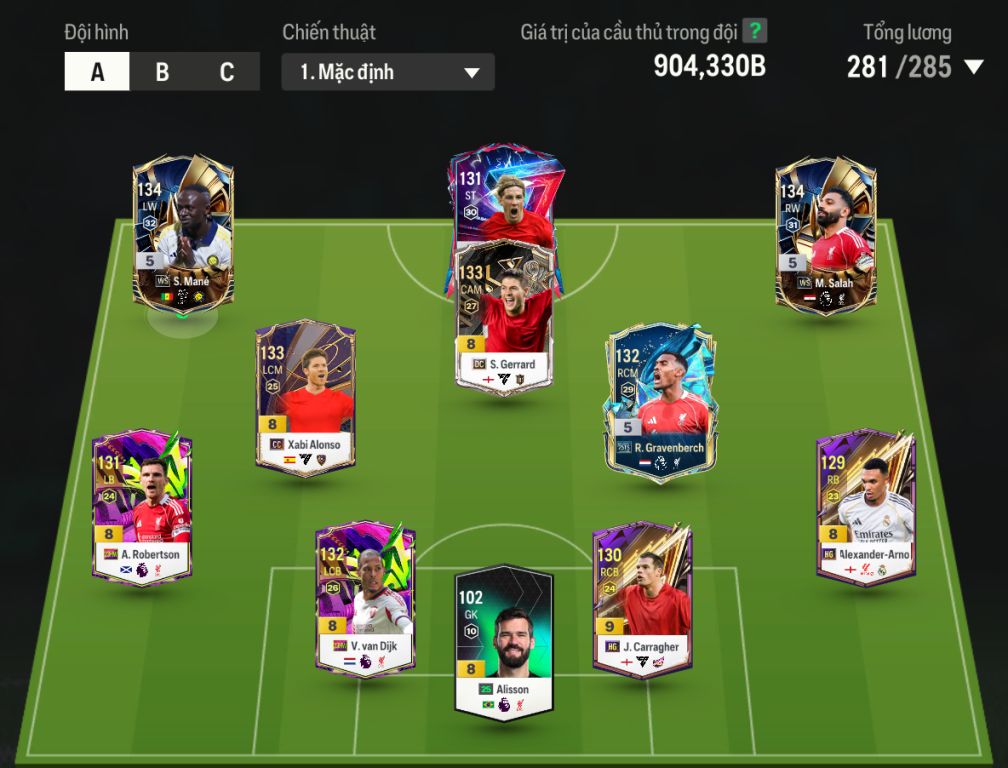
Task: Select the 131 ST striker card
Action: point(504,195)
